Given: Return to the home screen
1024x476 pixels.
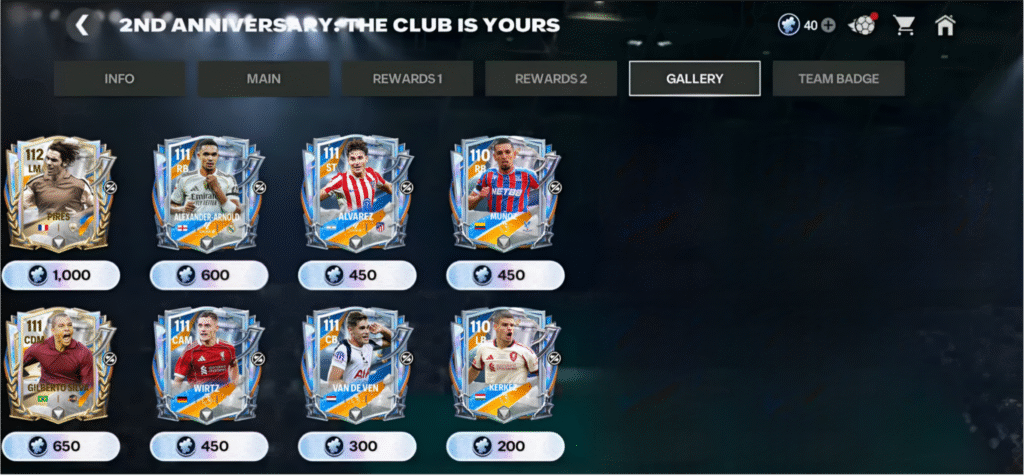Looking at the screenshot, I should tap(945, 25).
